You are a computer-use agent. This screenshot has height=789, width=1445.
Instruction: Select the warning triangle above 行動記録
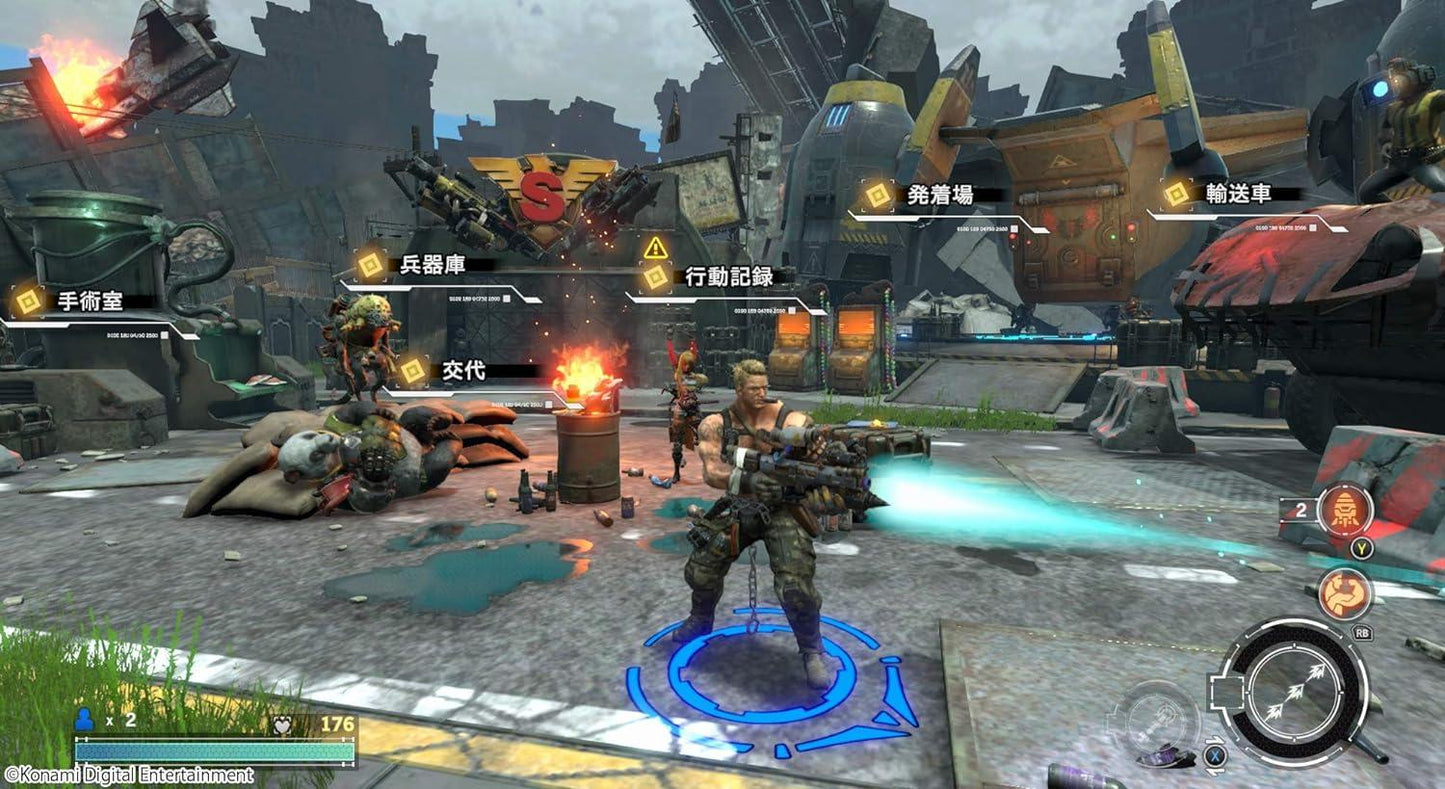point(654,245)
